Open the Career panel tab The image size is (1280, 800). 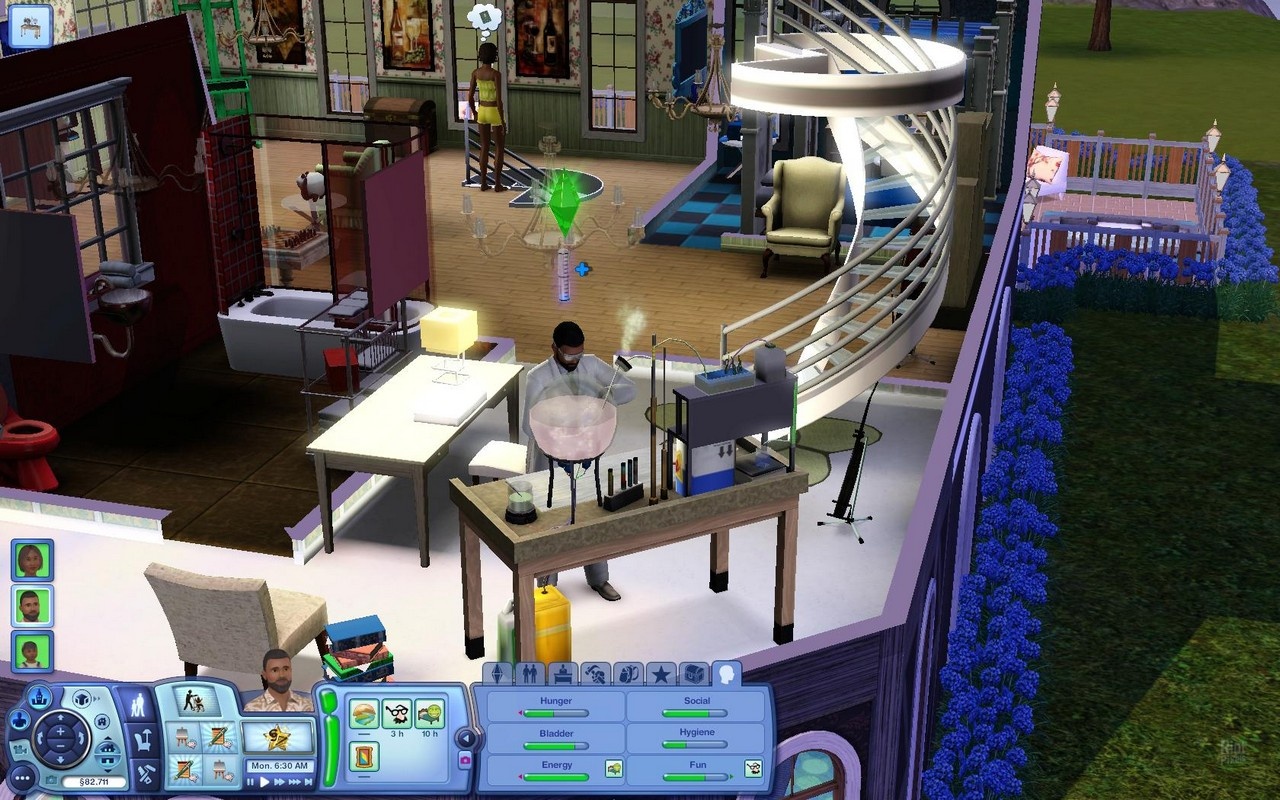(x=562, y=674)
